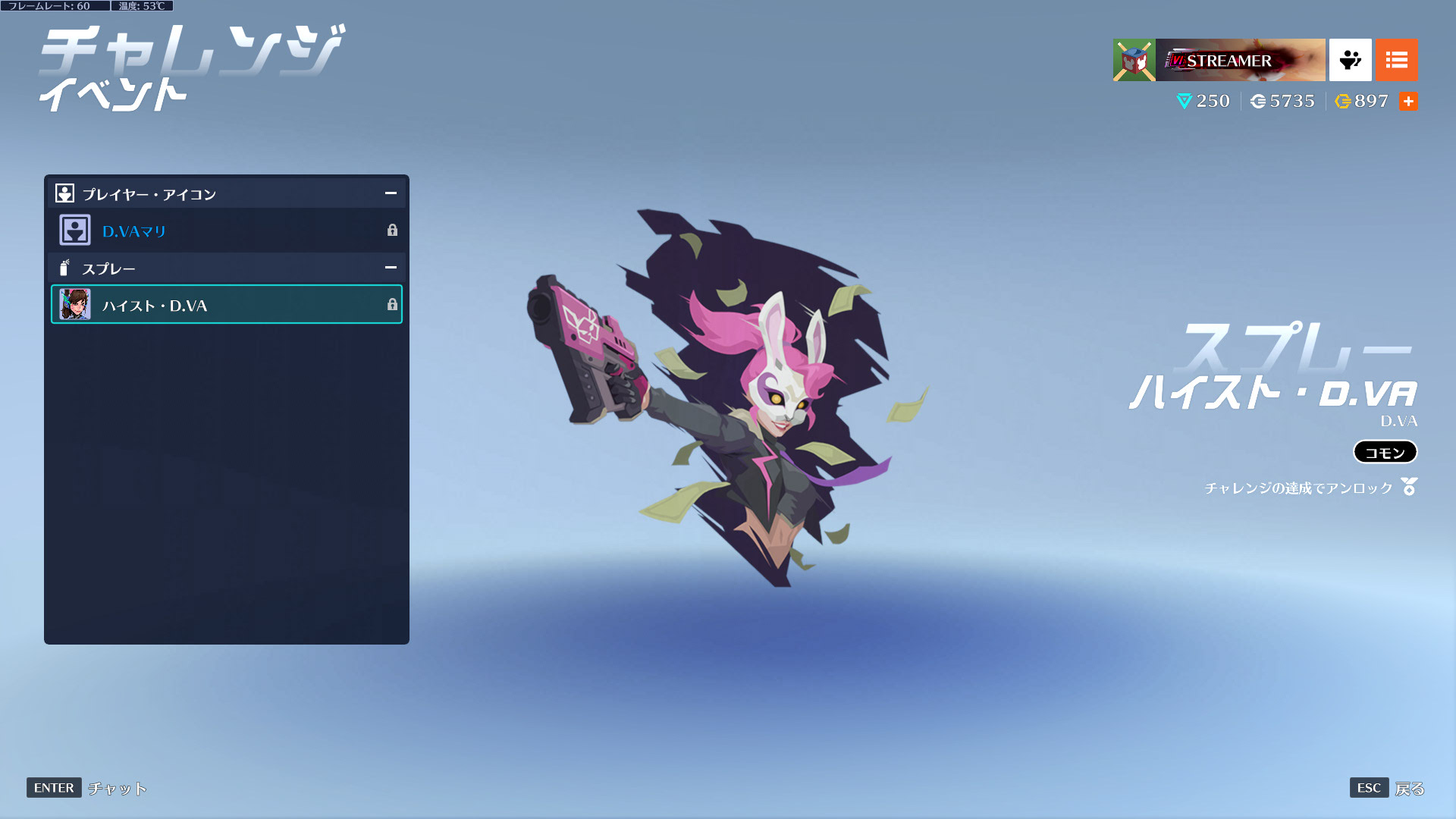The width and height of the screenshot is (1456, 819).
Task: Collapse the スプレー section
Action: (x=391, y=268)
